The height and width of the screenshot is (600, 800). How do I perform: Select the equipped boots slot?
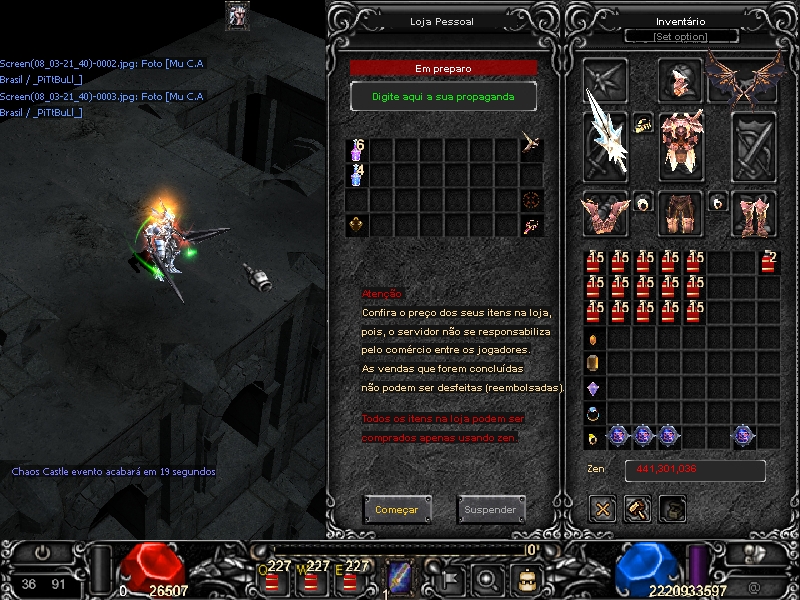754,212
